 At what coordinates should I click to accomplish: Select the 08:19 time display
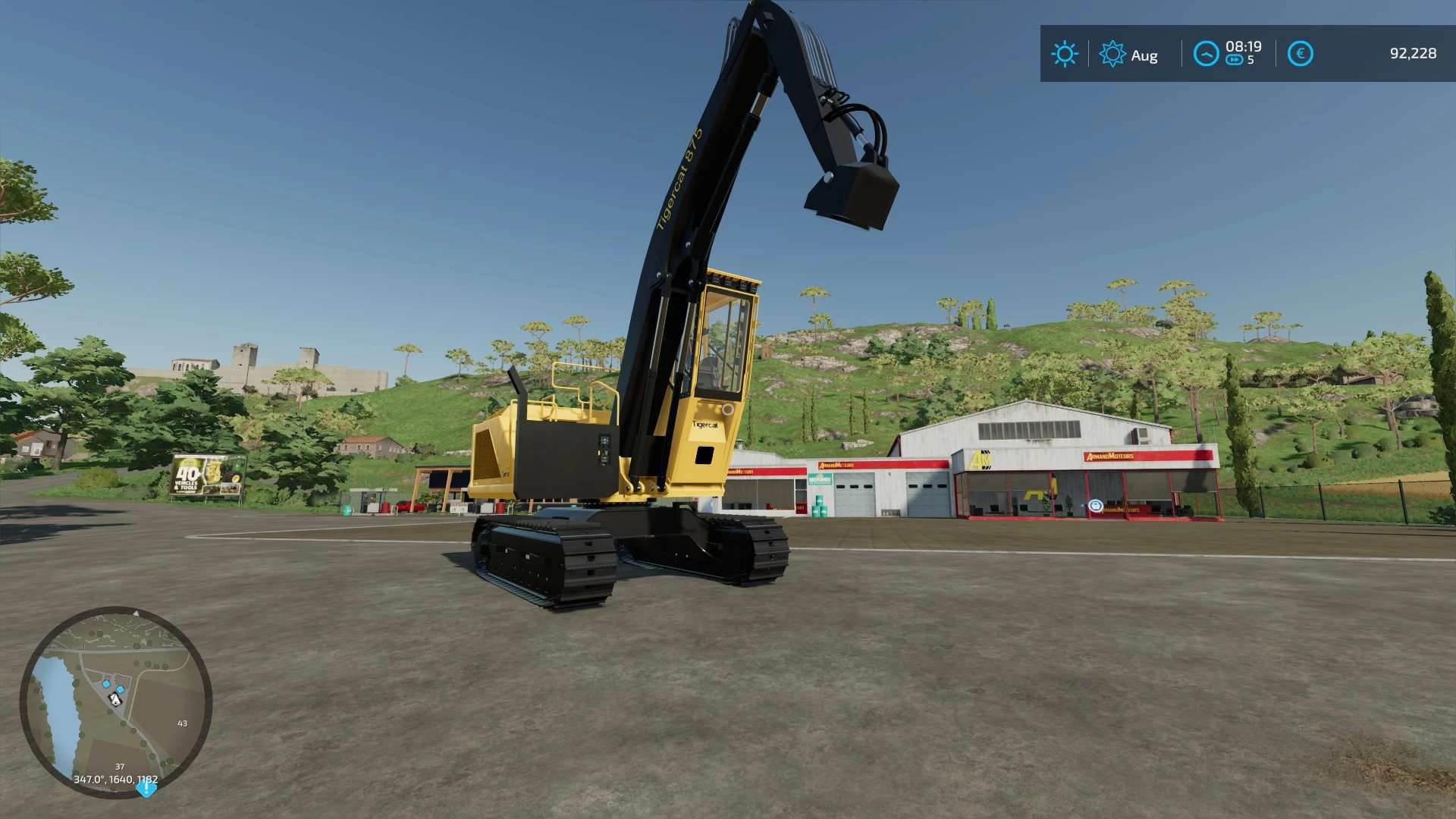pos(1244,46)
